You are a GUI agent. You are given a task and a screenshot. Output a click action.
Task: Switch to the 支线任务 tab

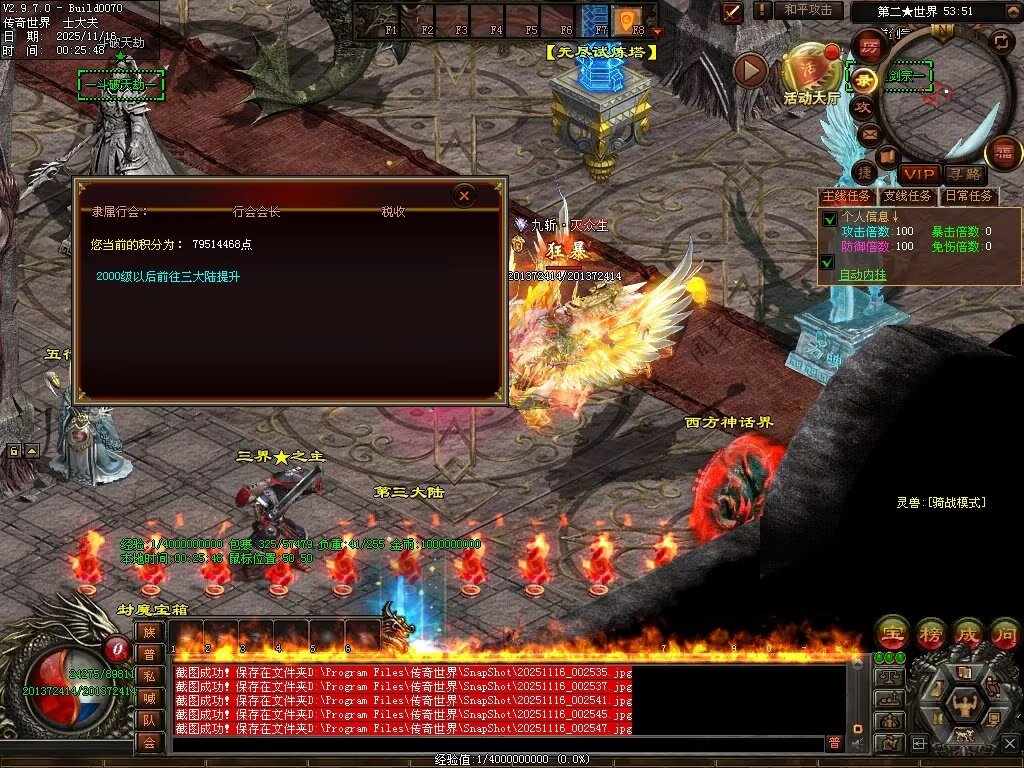click(x=908, y=197)
